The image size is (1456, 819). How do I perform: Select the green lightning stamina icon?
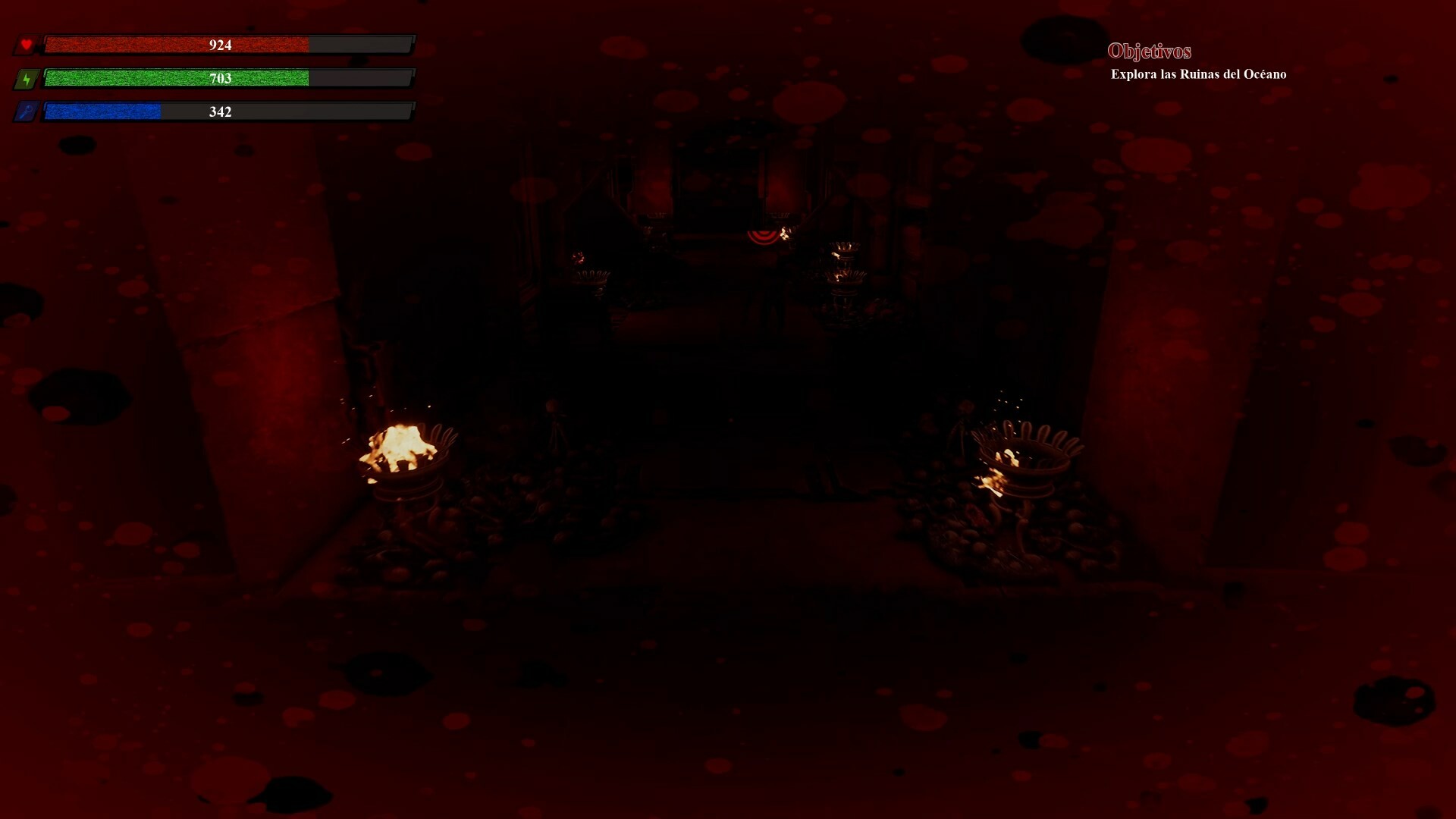[x=27, y=78]
